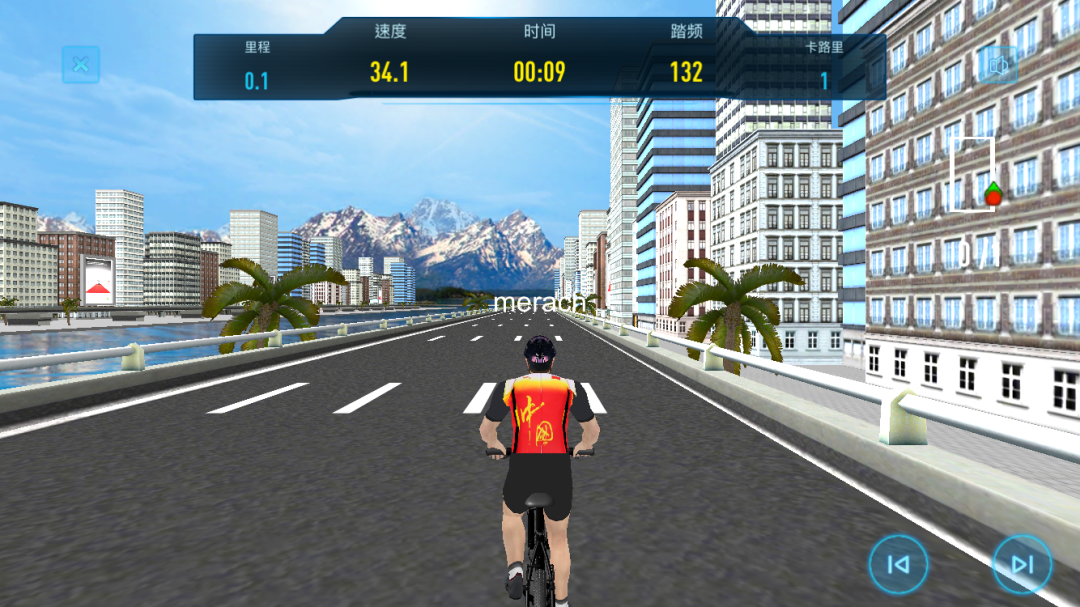Viewport: 1080px width, 607px height.
Task: Close the ride with the X button
Action: (x=81, y=66)
